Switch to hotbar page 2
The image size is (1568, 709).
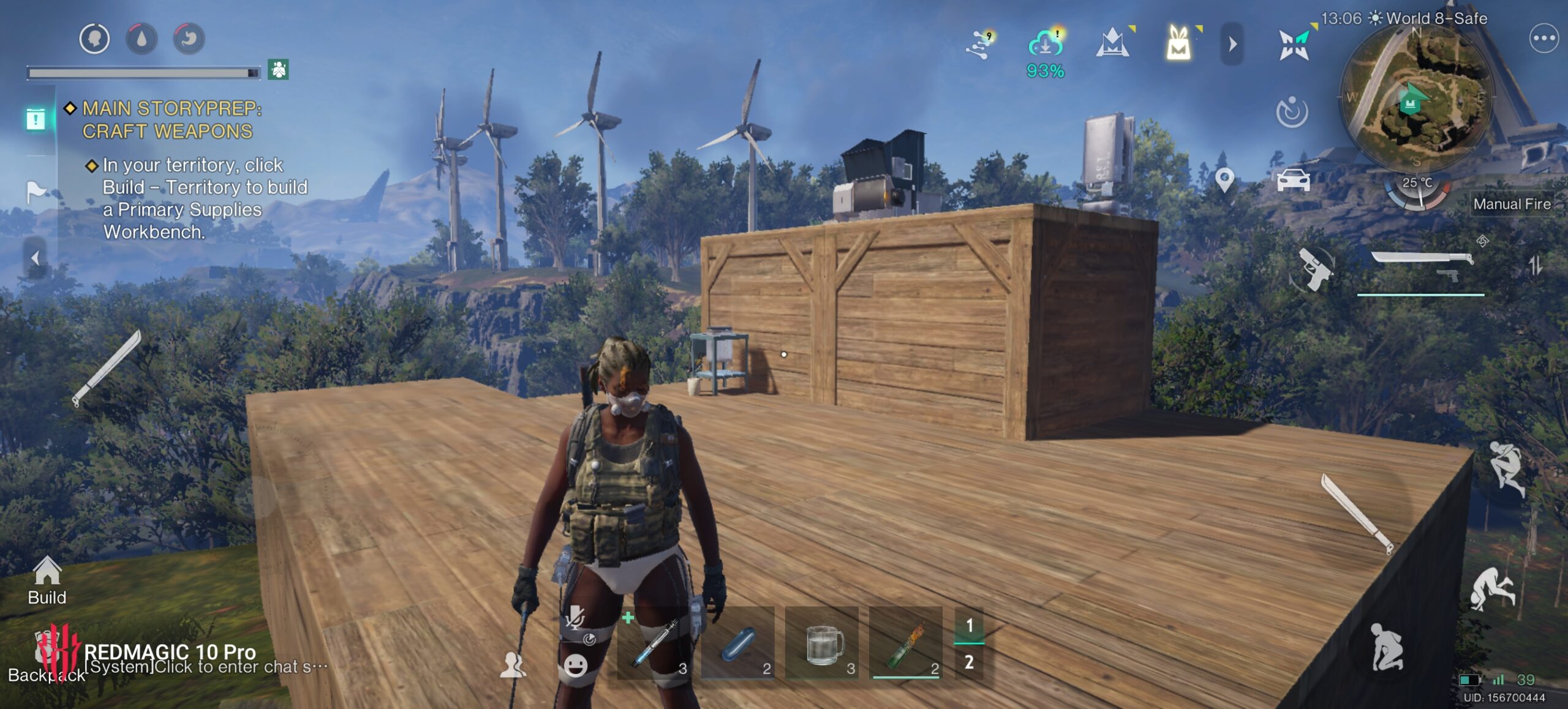[x=969, y=662]
